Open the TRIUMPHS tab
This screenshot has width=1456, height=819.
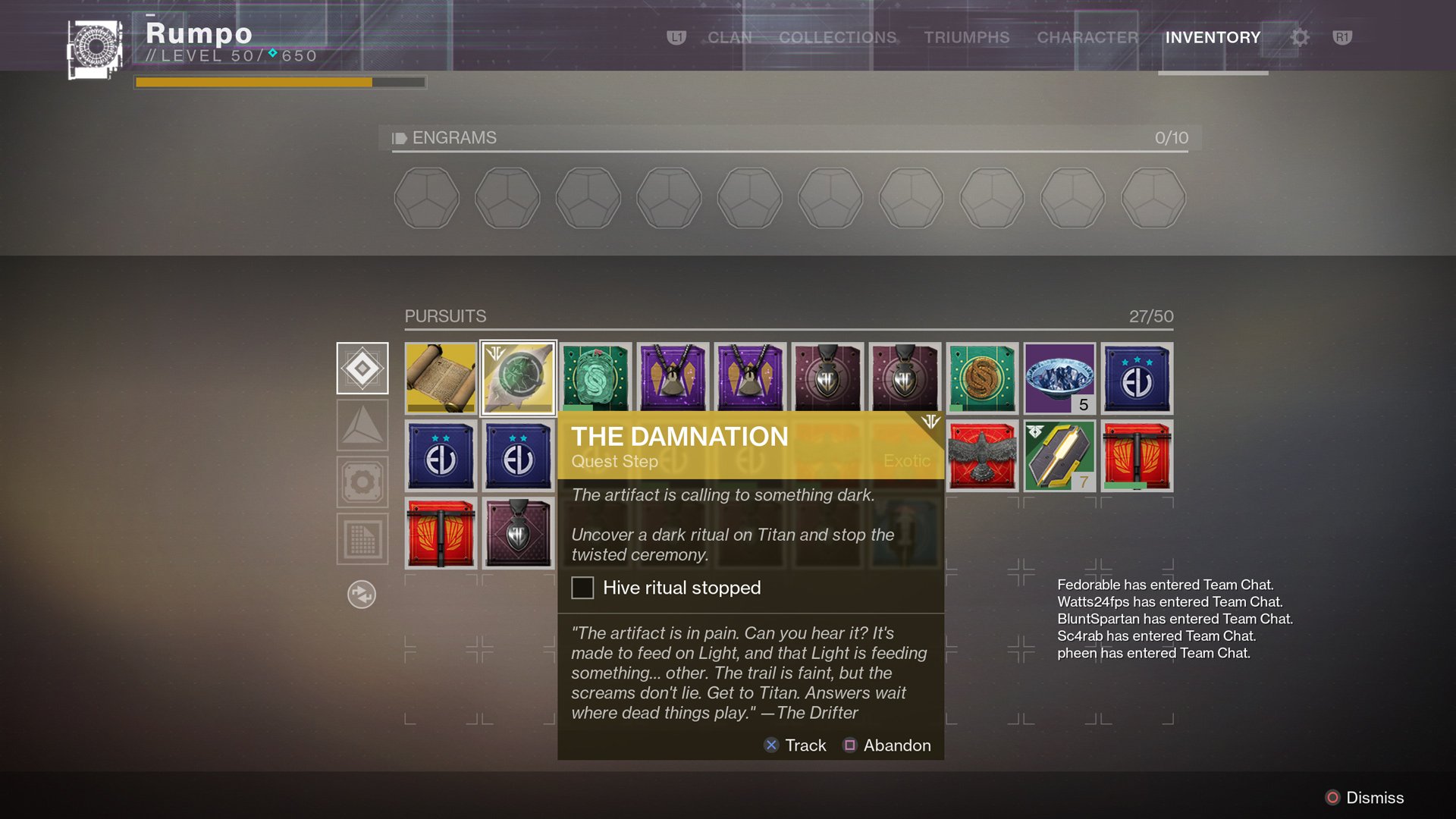tap(966, 37)
